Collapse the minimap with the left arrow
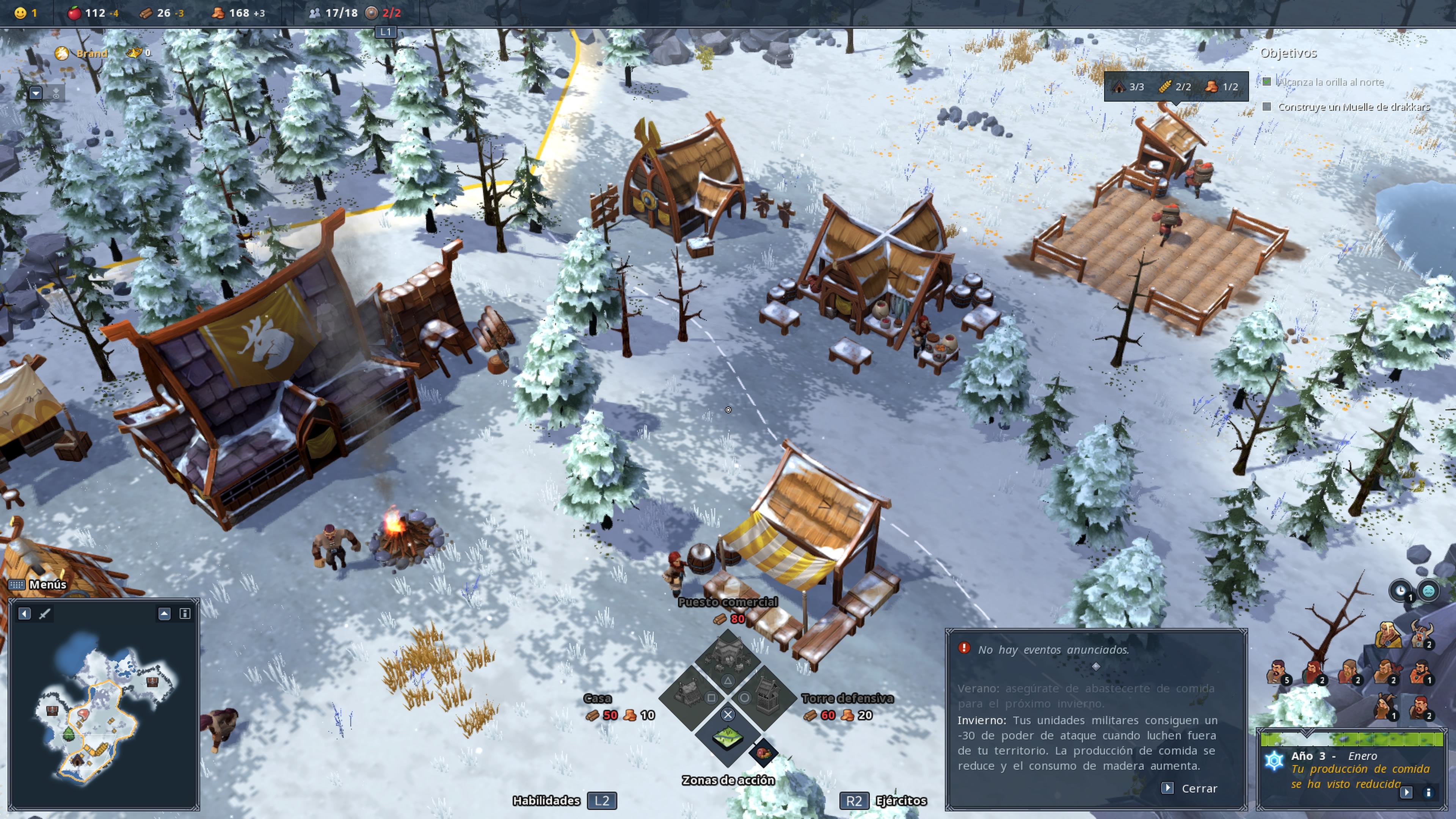This screenshot has height=819, width=1456. tap(24, 613)
